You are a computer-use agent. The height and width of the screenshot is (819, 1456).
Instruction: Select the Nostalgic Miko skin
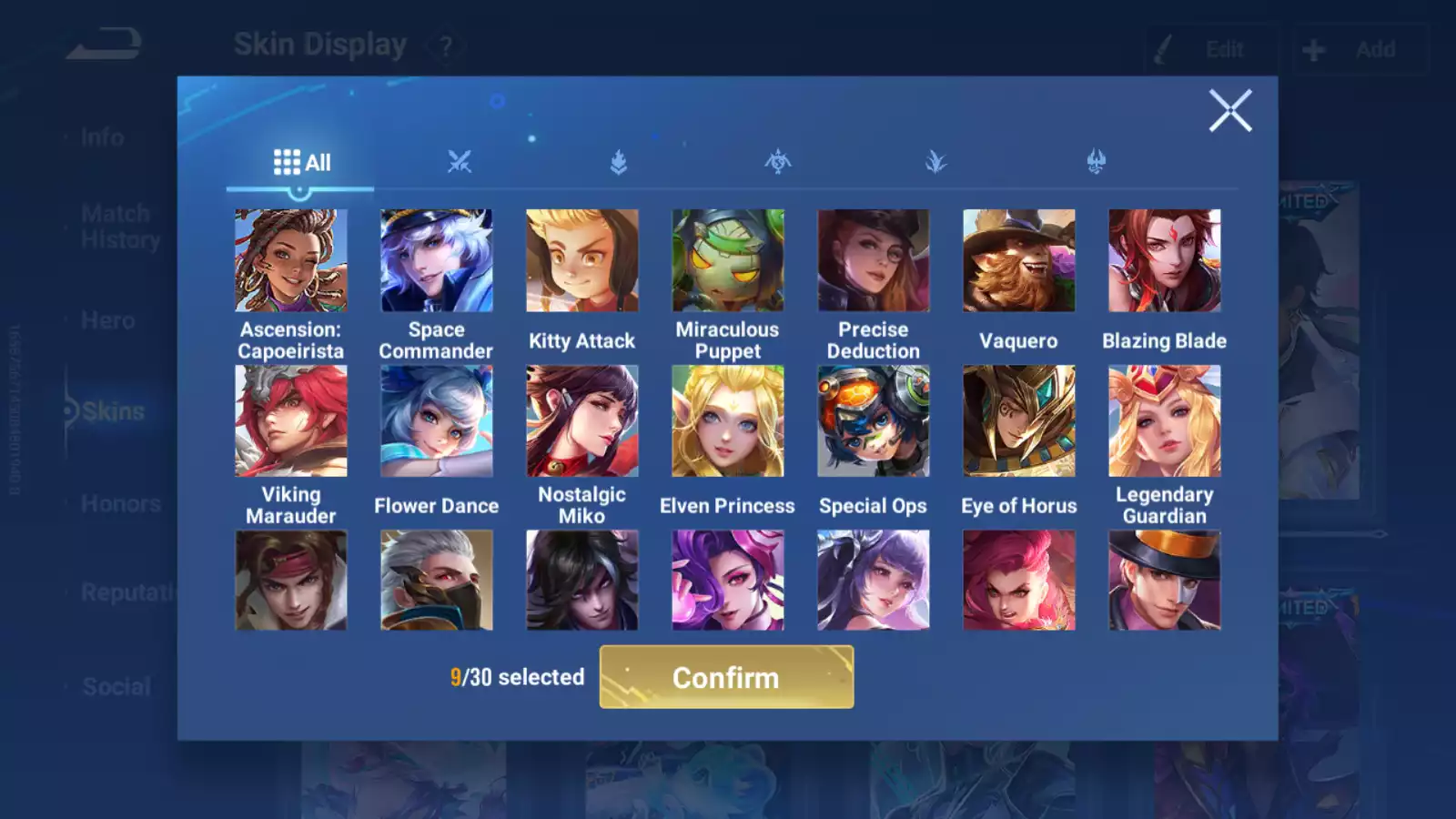coord(582,421)
